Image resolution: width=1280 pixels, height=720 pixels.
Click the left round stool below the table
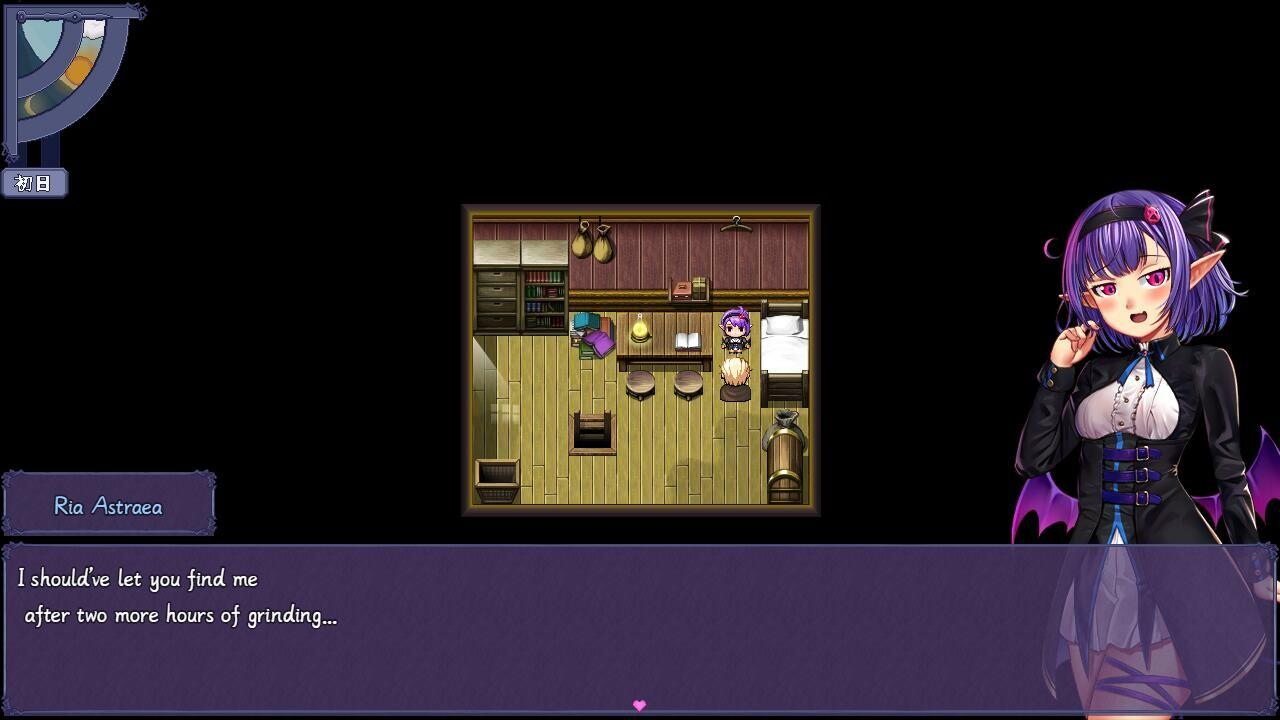click(x=640, y=380)
